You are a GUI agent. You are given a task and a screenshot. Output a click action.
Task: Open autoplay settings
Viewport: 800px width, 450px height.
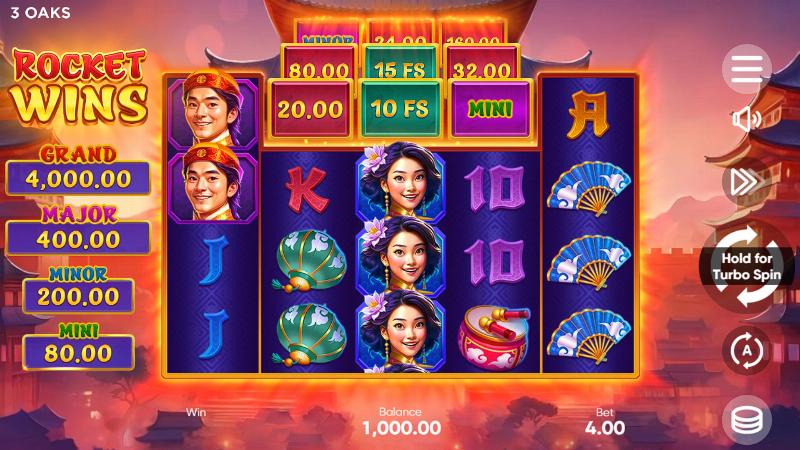[x=746, y=350]
